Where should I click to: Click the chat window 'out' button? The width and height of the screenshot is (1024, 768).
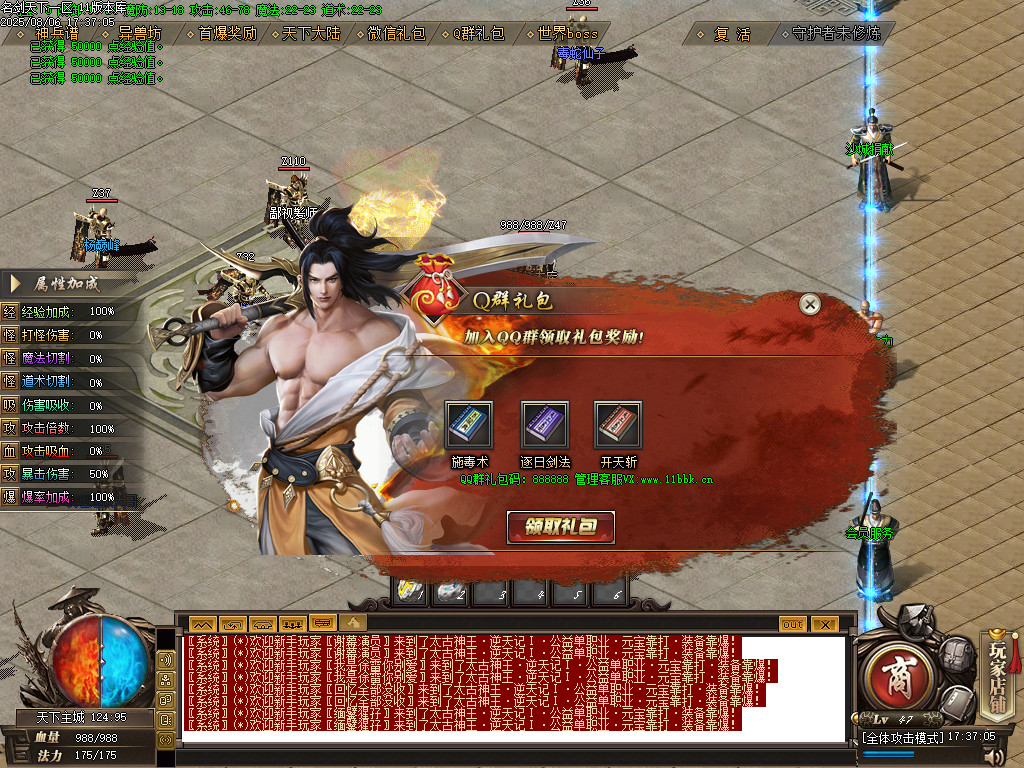[792, 623]
